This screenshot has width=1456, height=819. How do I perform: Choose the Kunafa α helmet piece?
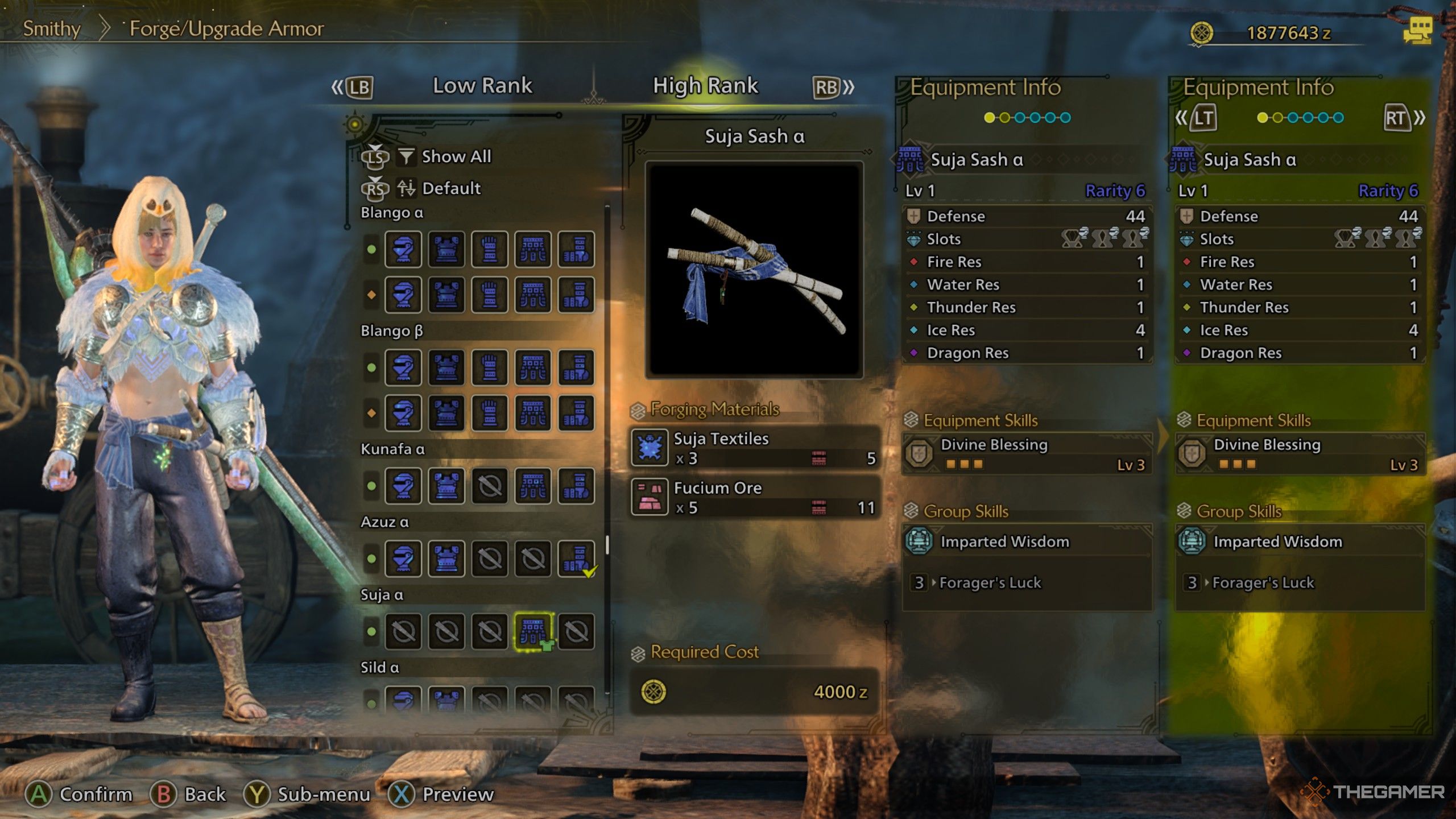pos(403,486)
